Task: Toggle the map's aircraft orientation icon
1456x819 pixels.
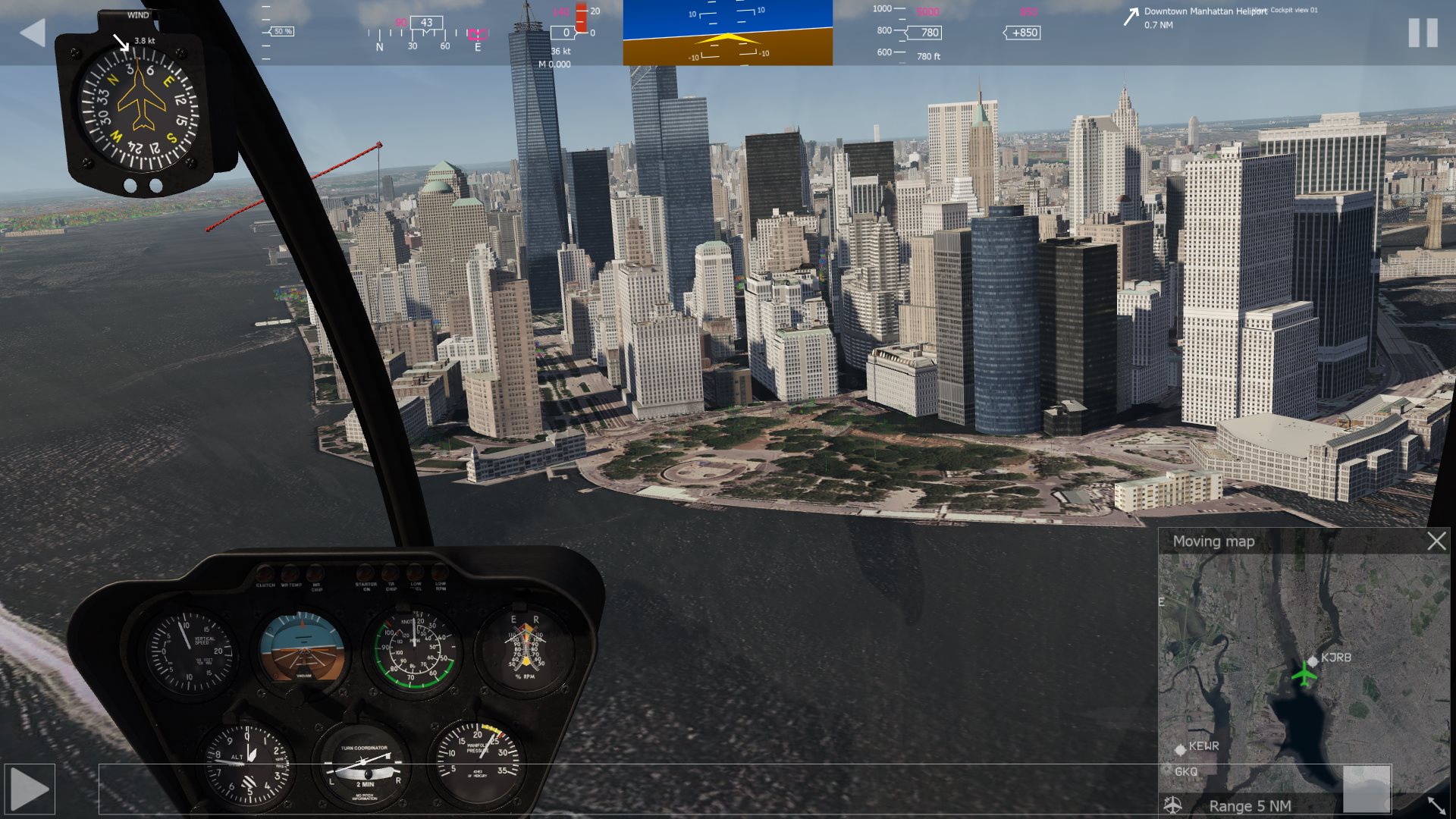Action: 1173,805
